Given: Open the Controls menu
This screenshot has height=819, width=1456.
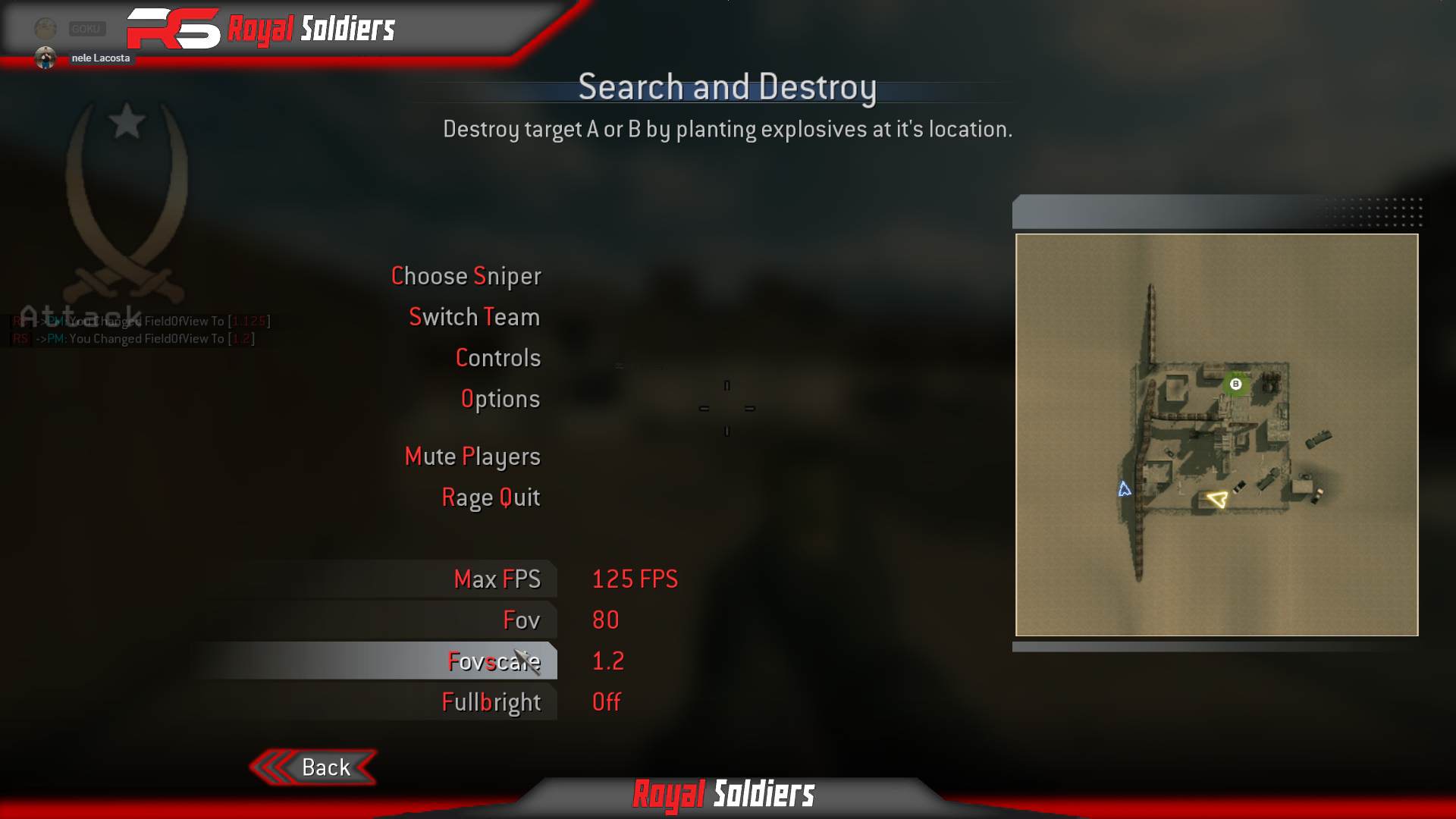Looking at the screenshot, I should tap(498, 357).
